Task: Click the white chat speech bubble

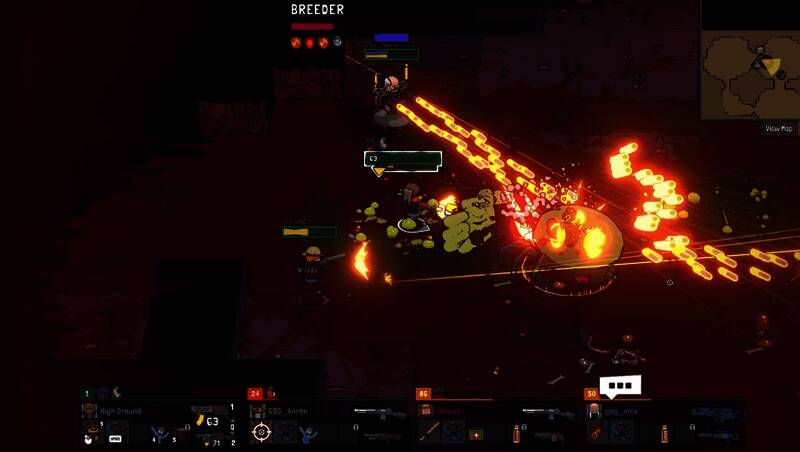Action: pyautogui.click(x=620, y=386)
